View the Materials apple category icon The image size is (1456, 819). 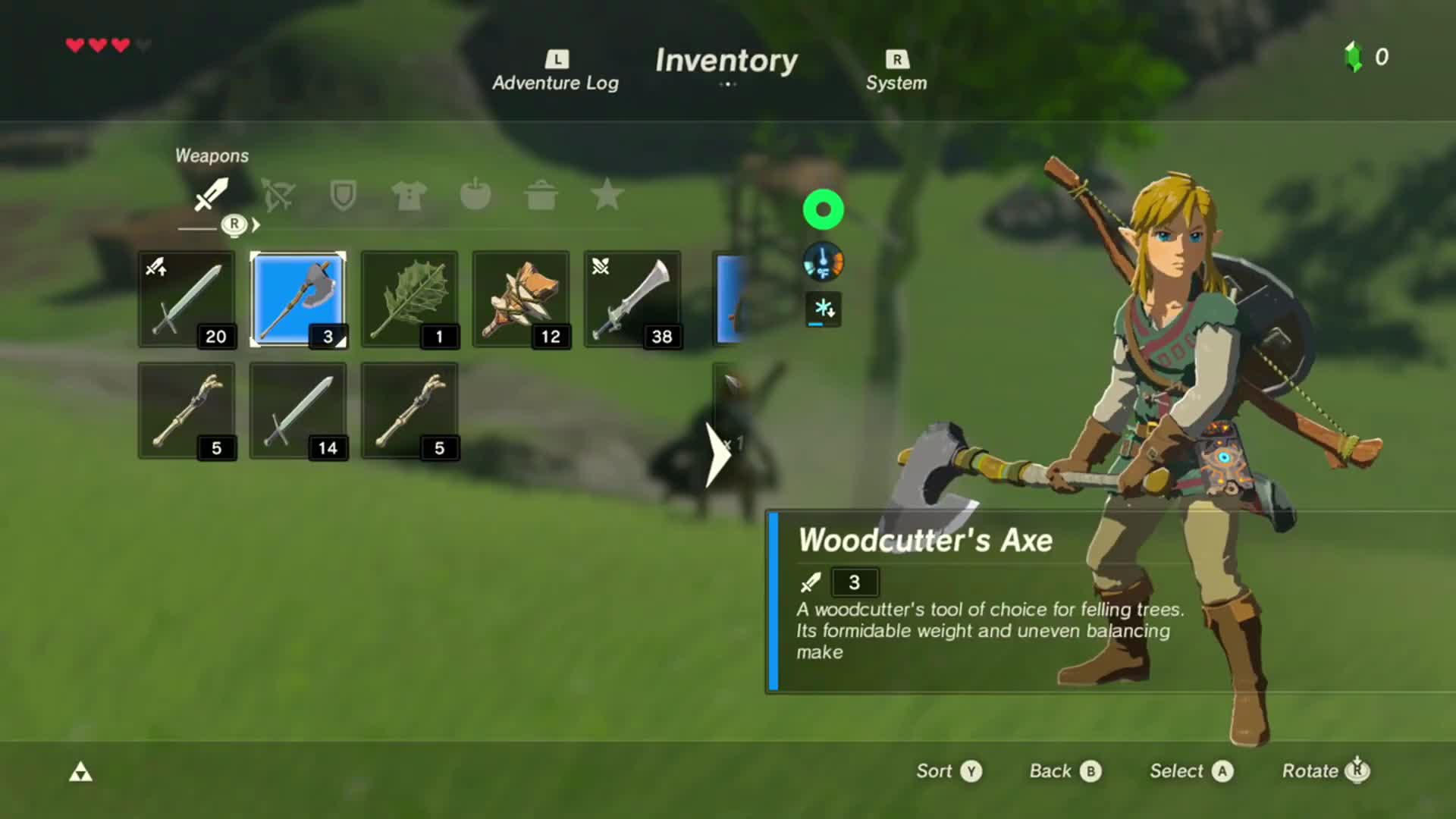[x=475, y=196]
